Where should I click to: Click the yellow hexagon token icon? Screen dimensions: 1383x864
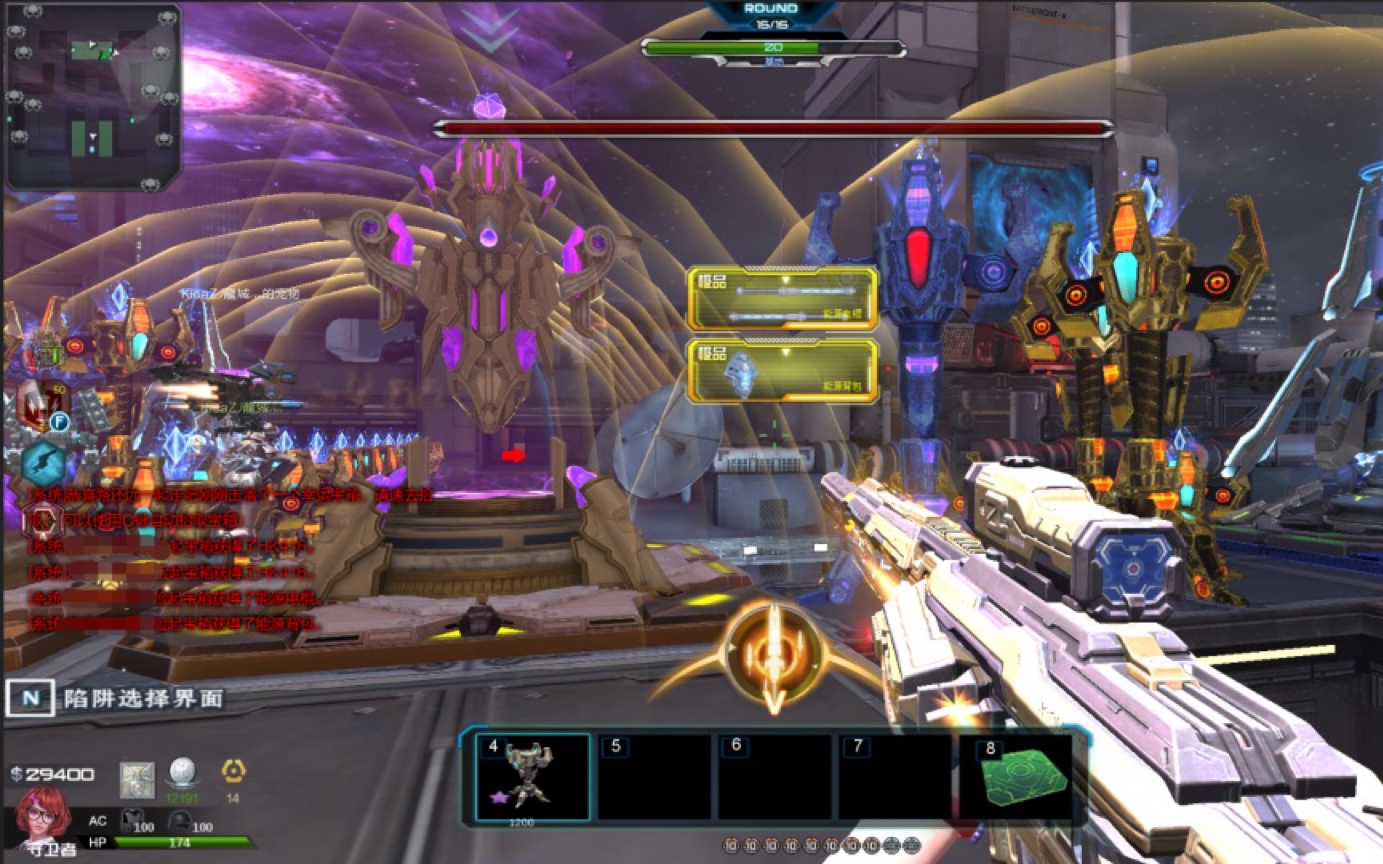pyautogui.click(x=233, y=771)
